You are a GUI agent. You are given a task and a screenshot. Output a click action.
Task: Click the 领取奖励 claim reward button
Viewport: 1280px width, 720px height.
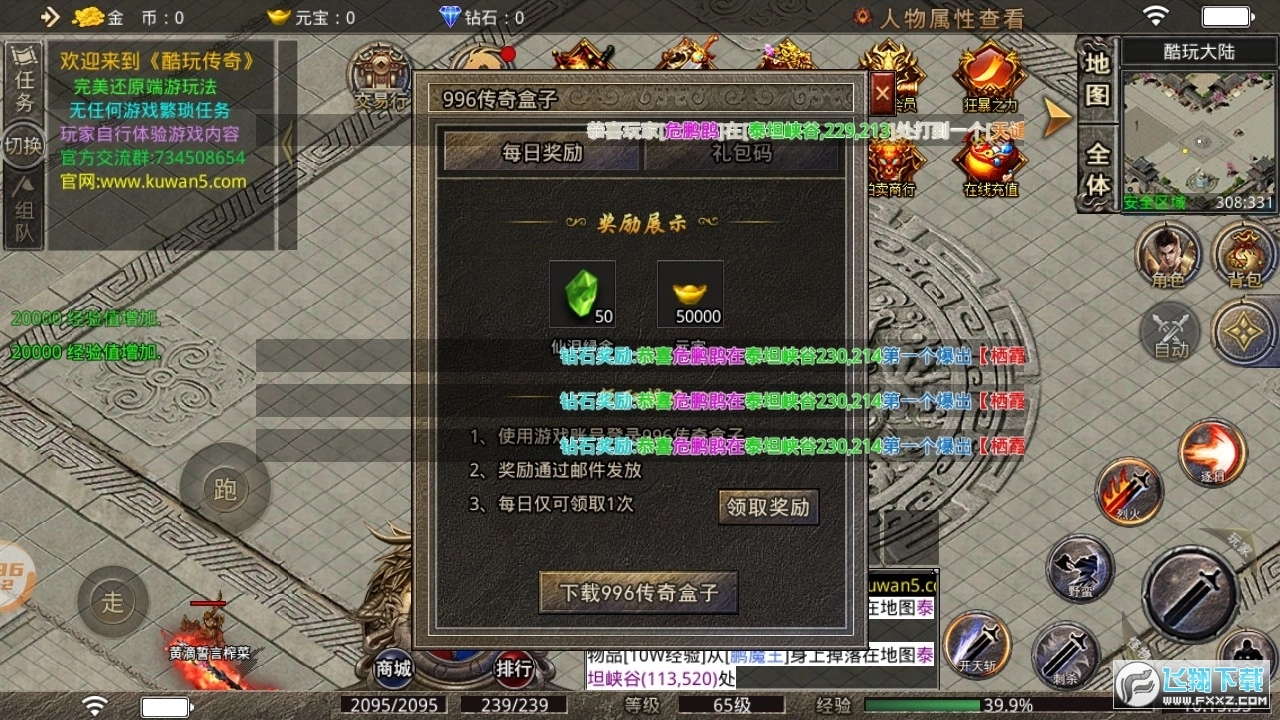pos(770,508)
